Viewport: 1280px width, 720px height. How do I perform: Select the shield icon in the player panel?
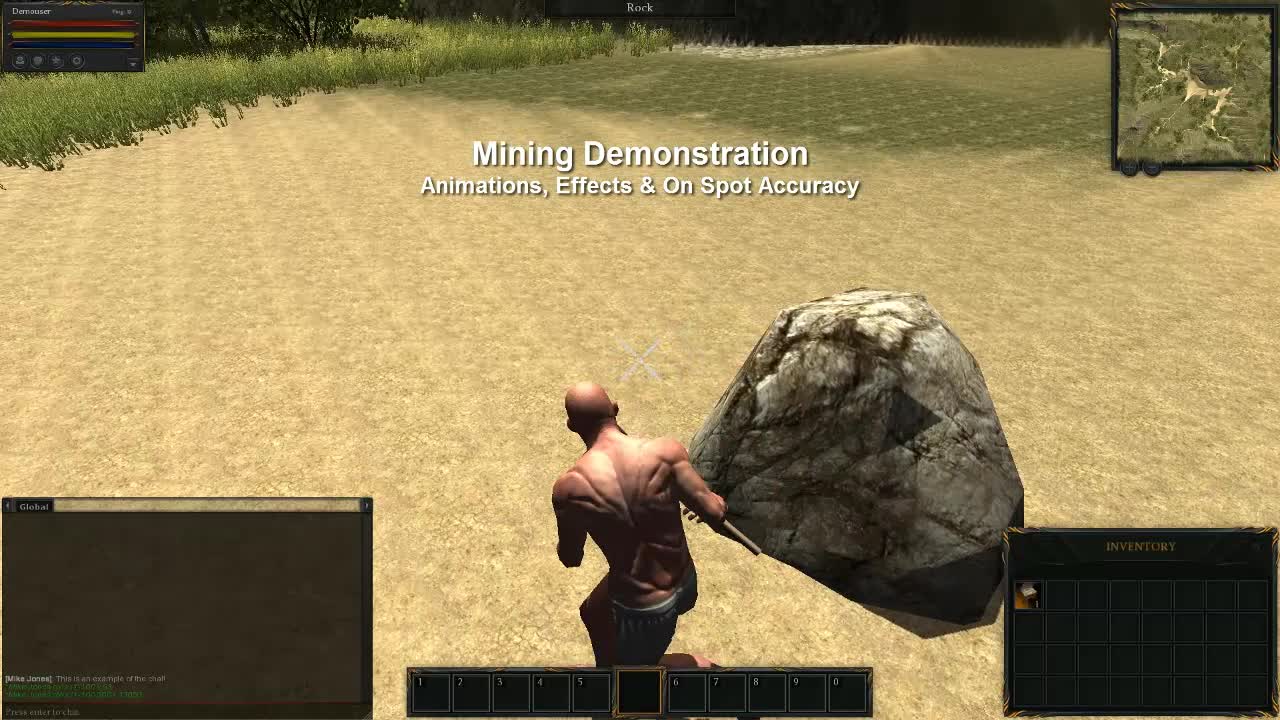tap(38, 60)
